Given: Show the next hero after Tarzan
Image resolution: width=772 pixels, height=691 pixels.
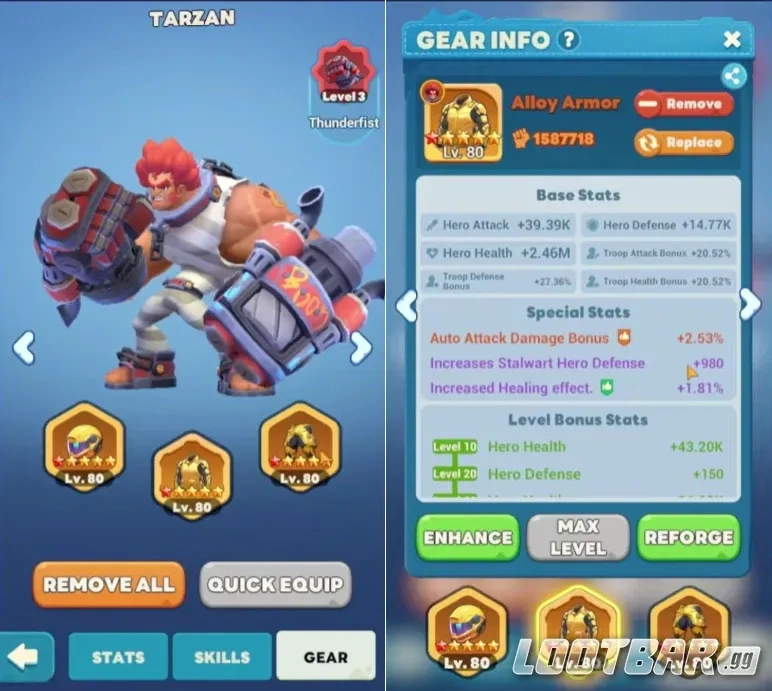Looking at the screenshot, I should [x=360, y=348].
